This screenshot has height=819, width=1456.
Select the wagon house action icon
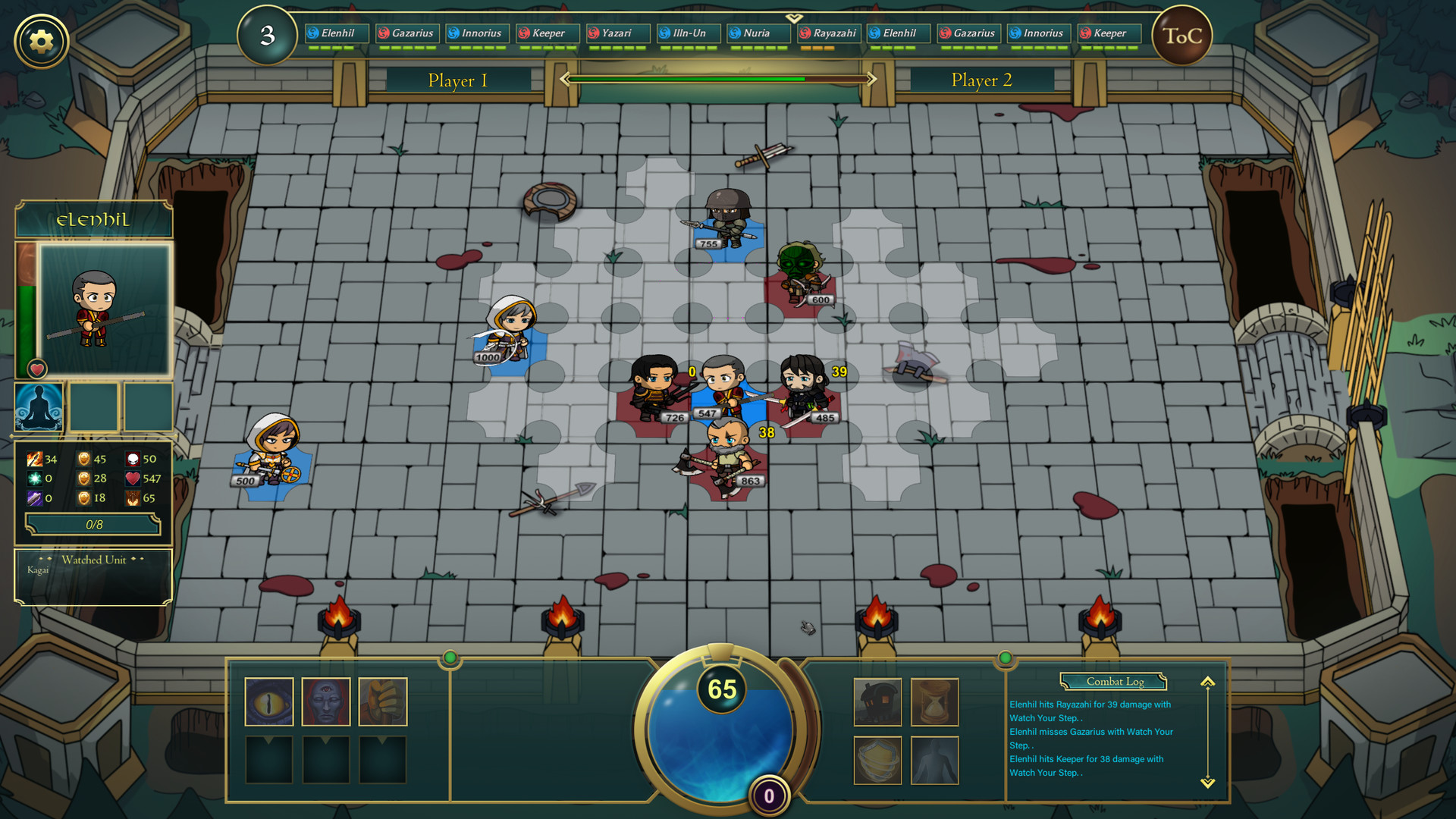coord(877,702)
